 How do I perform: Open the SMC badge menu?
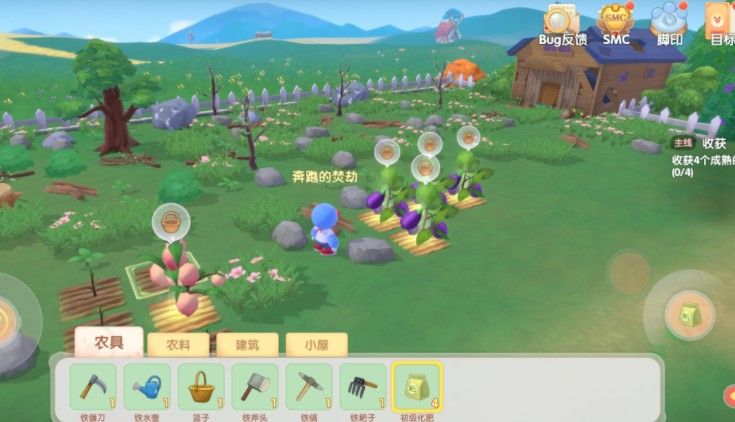coord(615,20)
